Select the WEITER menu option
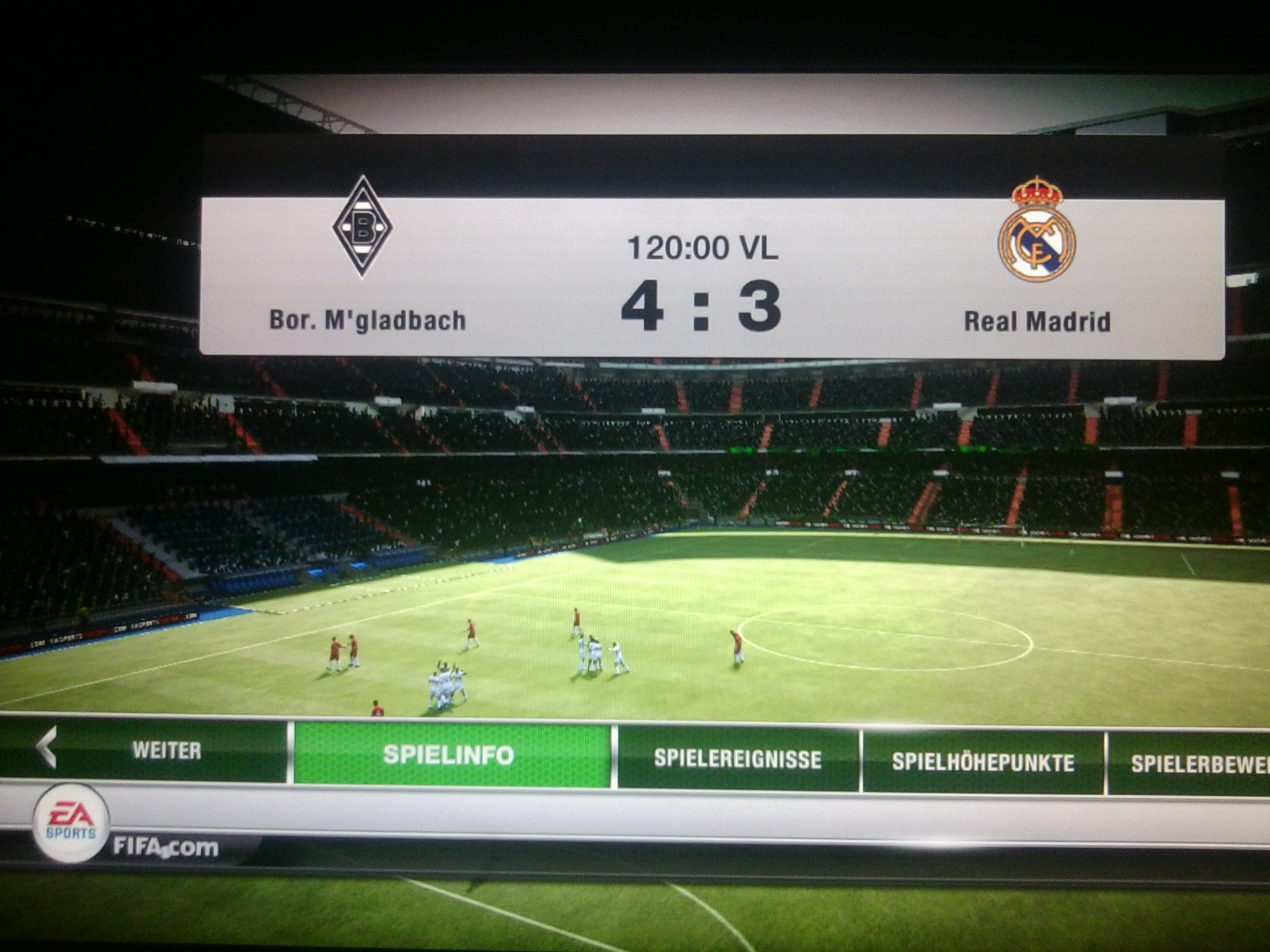The width and height of the screenshot is (1270, 952). tap(166, 751)
